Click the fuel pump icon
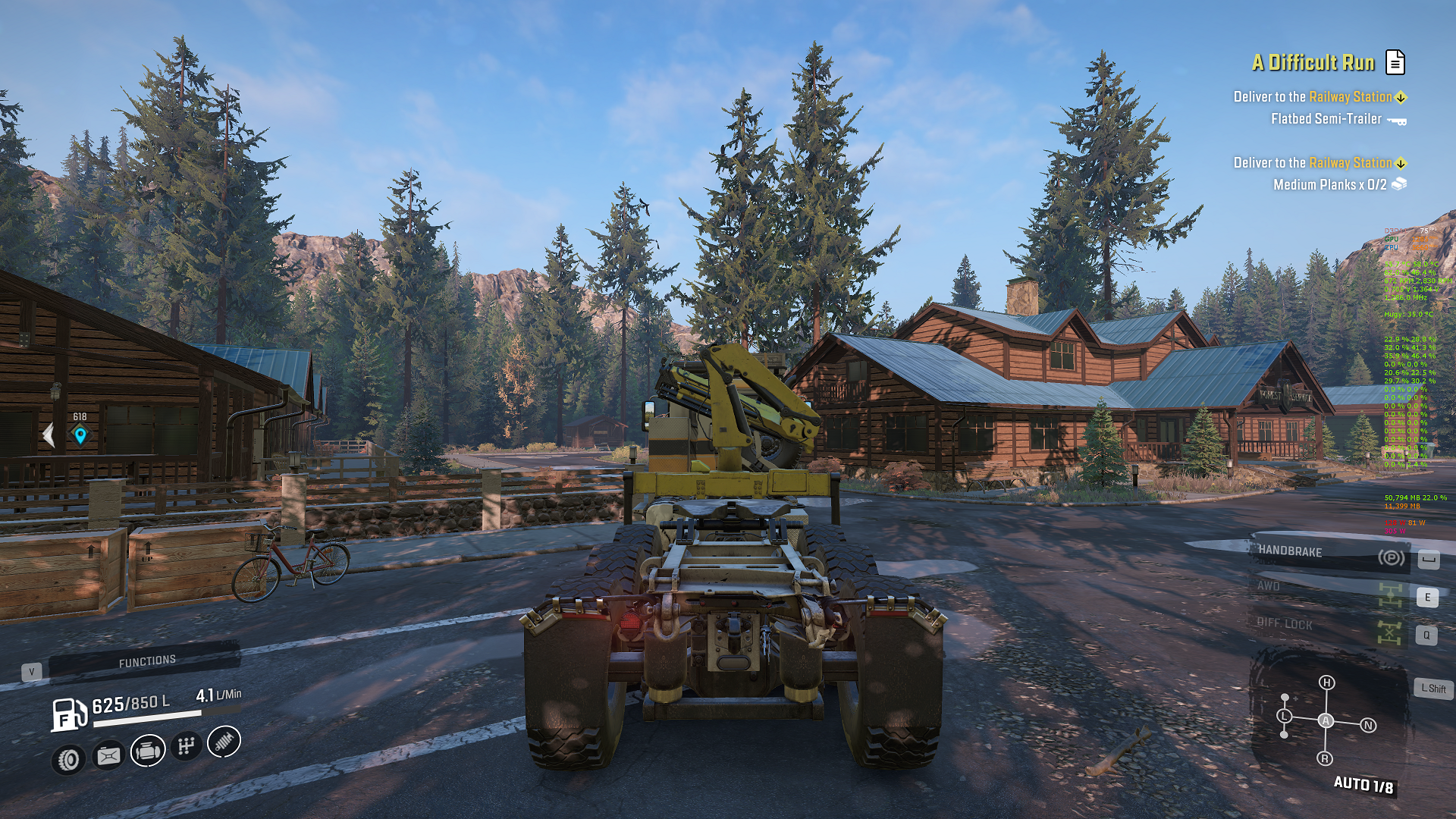Image resolution: width=1456 pixels, height=819 pixels. tap(68, 714)
